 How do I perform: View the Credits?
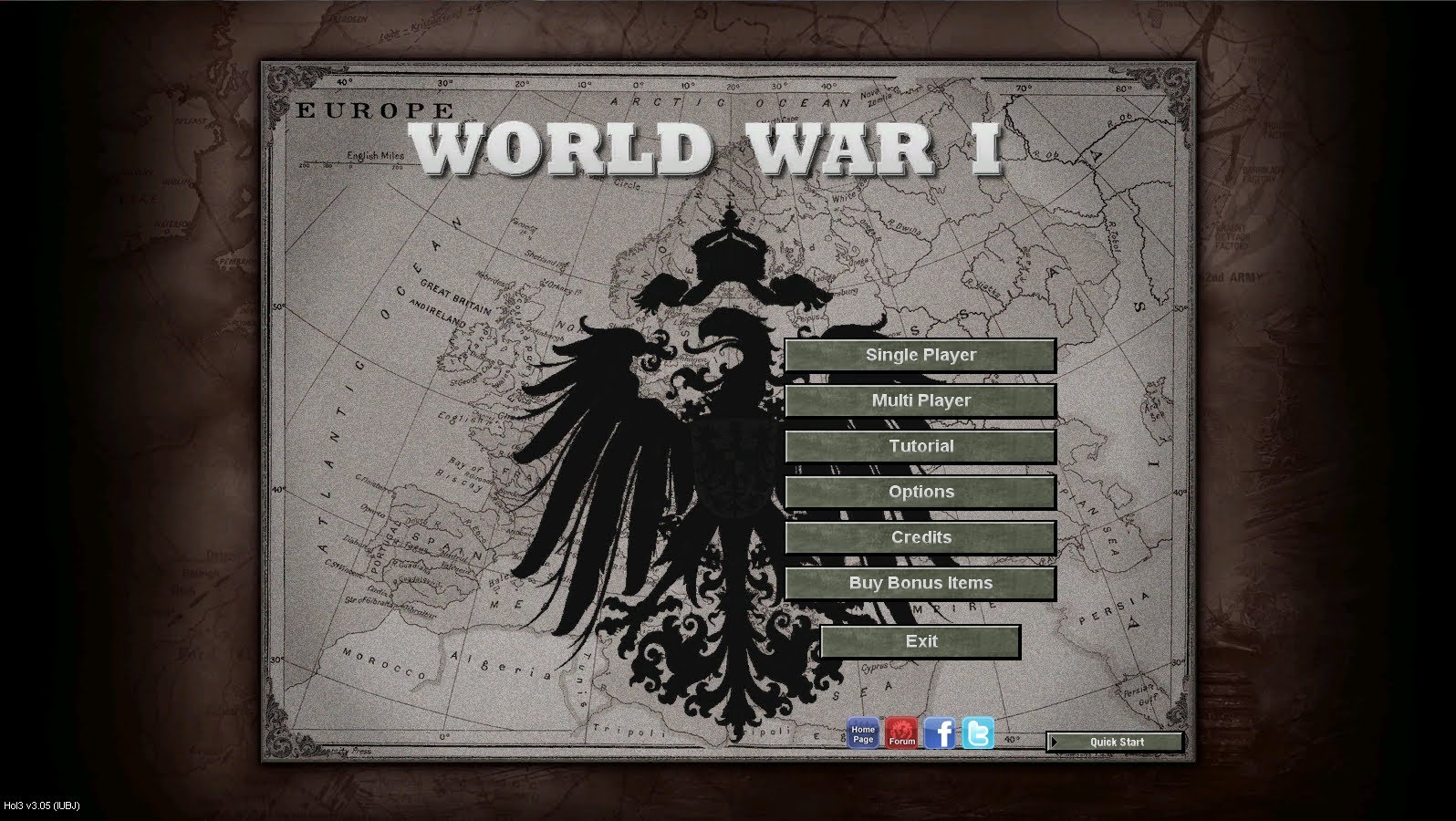pos(920,538)
